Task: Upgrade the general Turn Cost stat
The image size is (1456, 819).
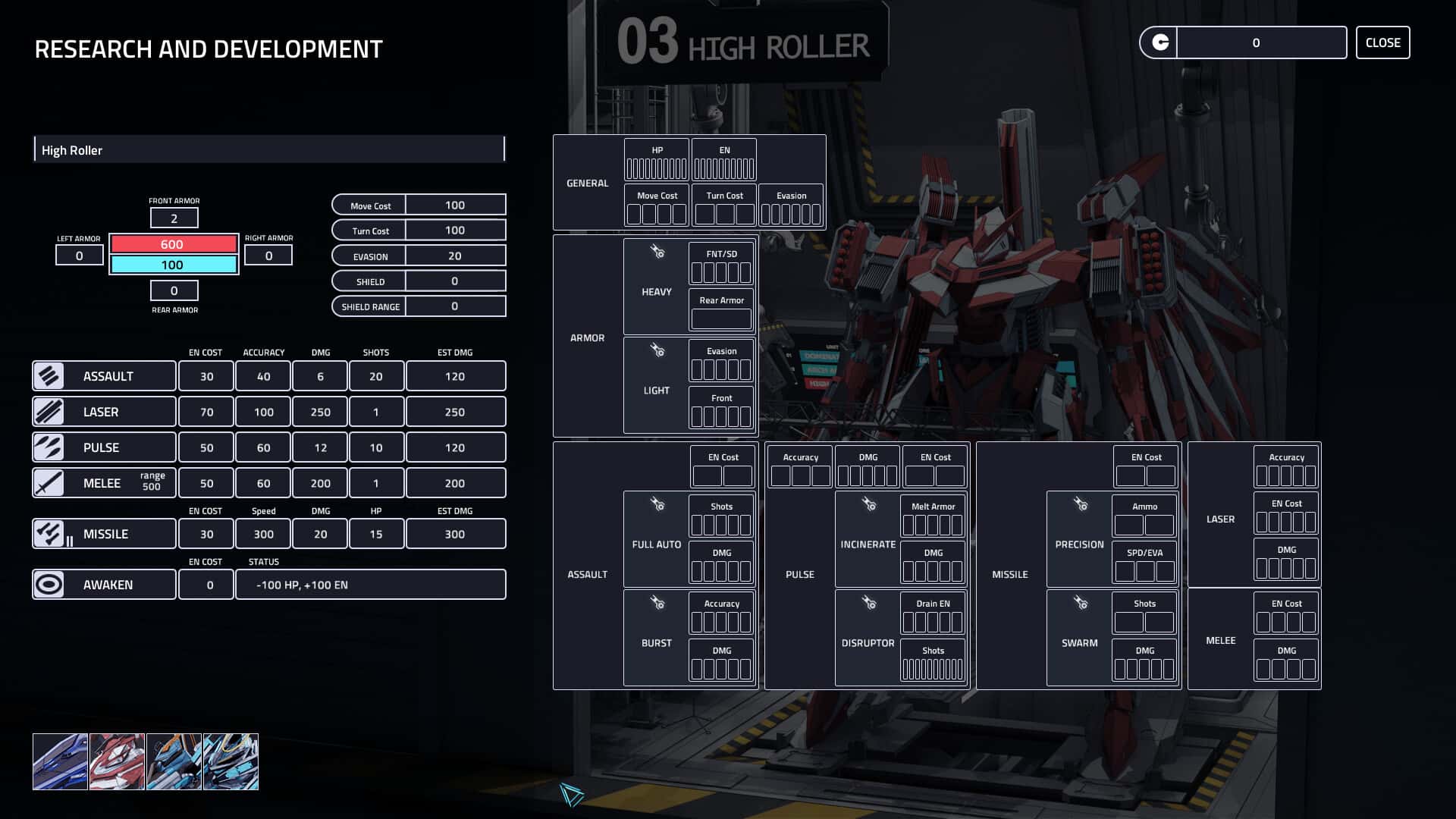Action: (724, 214)
